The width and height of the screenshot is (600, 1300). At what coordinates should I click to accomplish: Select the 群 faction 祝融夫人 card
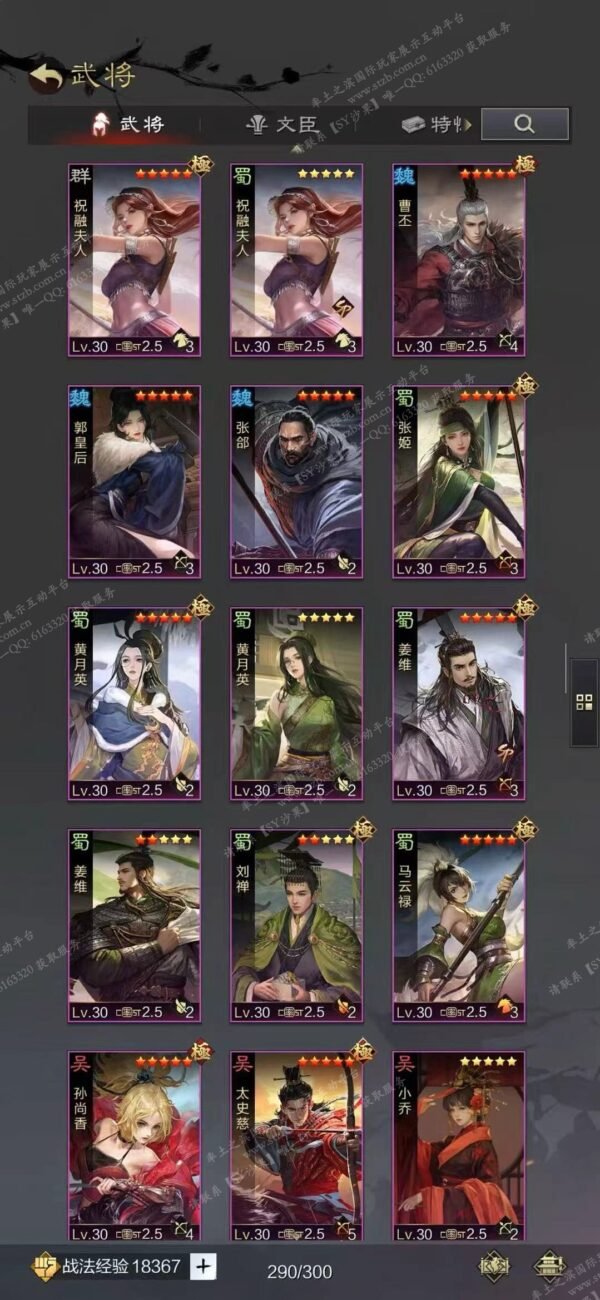click(x=134, y=260)
